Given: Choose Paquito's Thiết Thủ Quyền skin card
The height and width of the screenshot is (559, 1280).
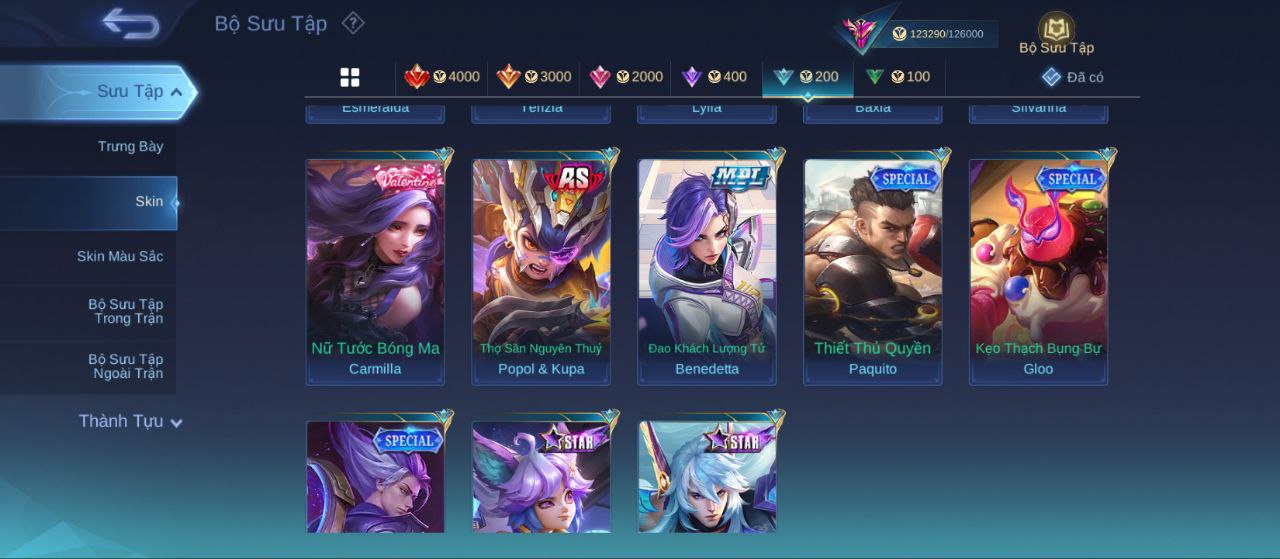Looking at the screenshot, I should (x=873, y=270).
